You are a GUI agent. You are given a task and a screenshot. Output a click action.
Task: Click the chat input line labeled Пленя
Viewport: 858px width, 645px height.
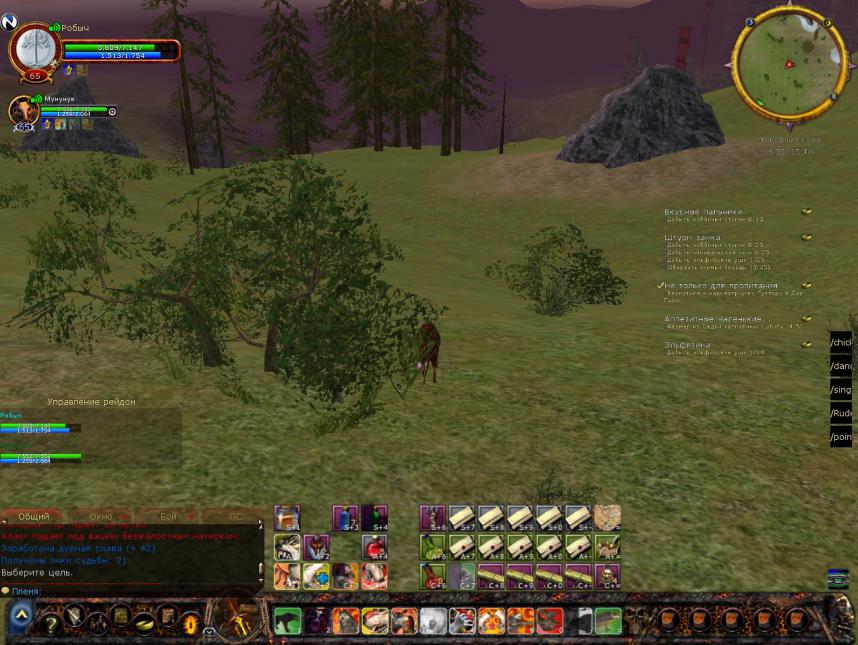click(130, 591)
